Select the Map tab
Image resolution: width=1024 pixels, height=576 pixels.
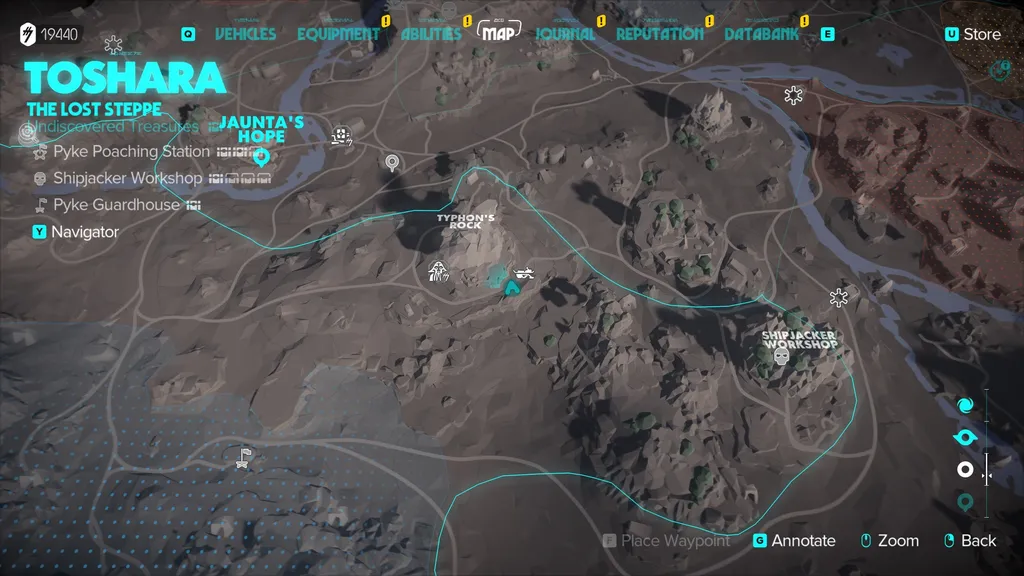pyautogui.click(x=499, y=33)
